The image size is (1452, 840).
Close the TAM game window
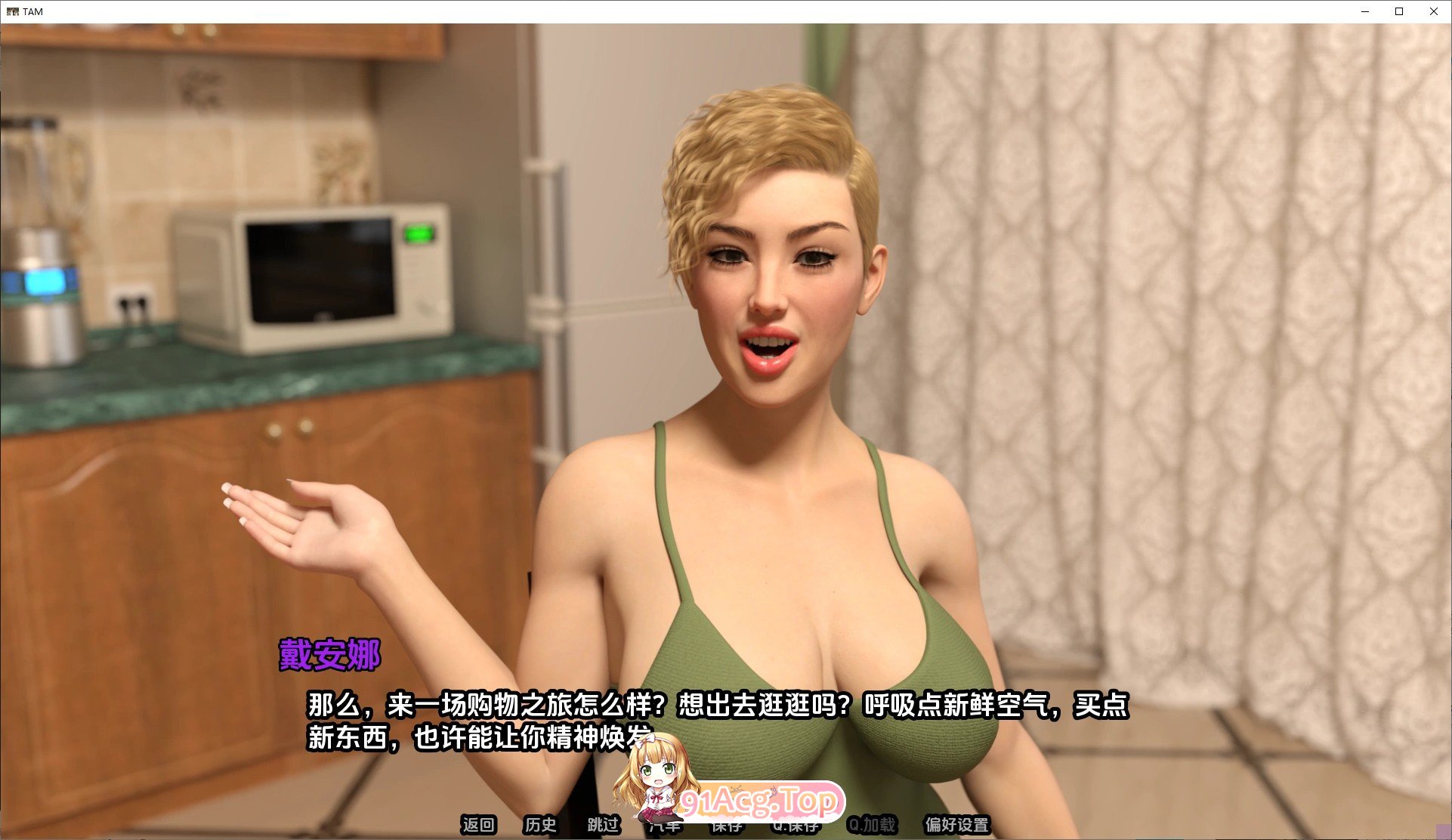pyautogui.click(x=1434, y=11)
